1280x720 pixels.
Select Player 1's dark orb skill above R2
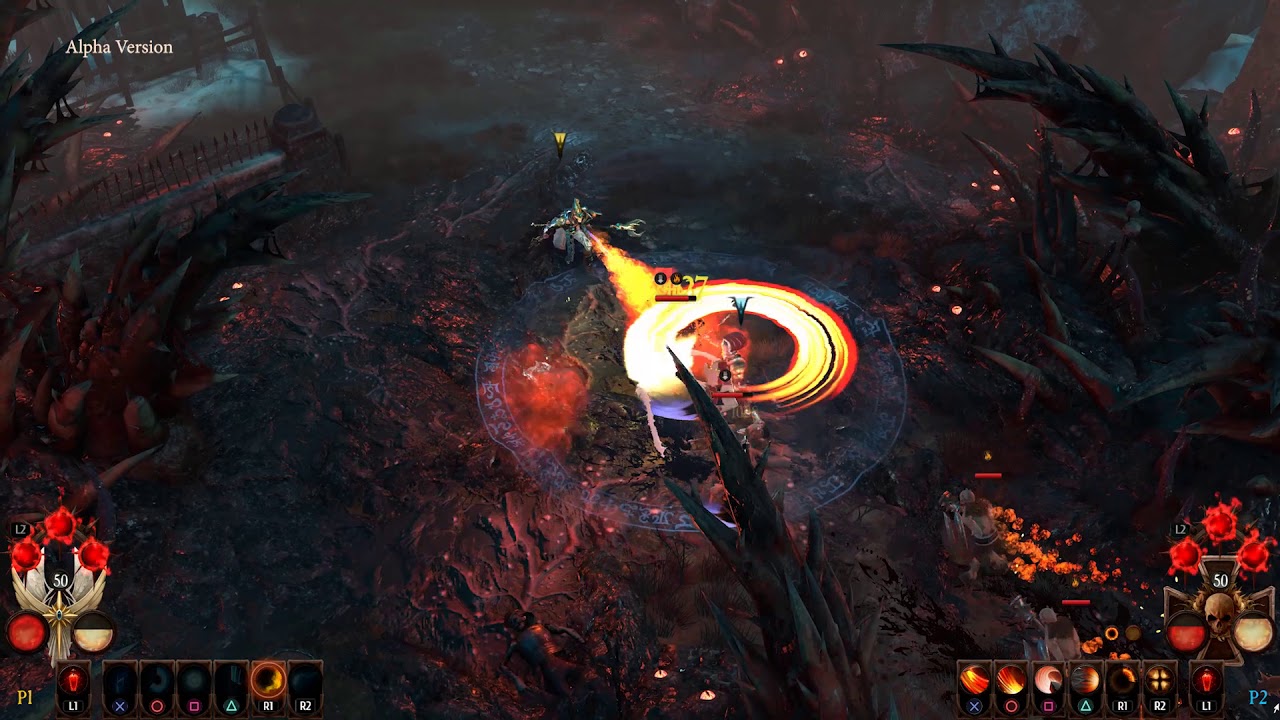point(305,681)
